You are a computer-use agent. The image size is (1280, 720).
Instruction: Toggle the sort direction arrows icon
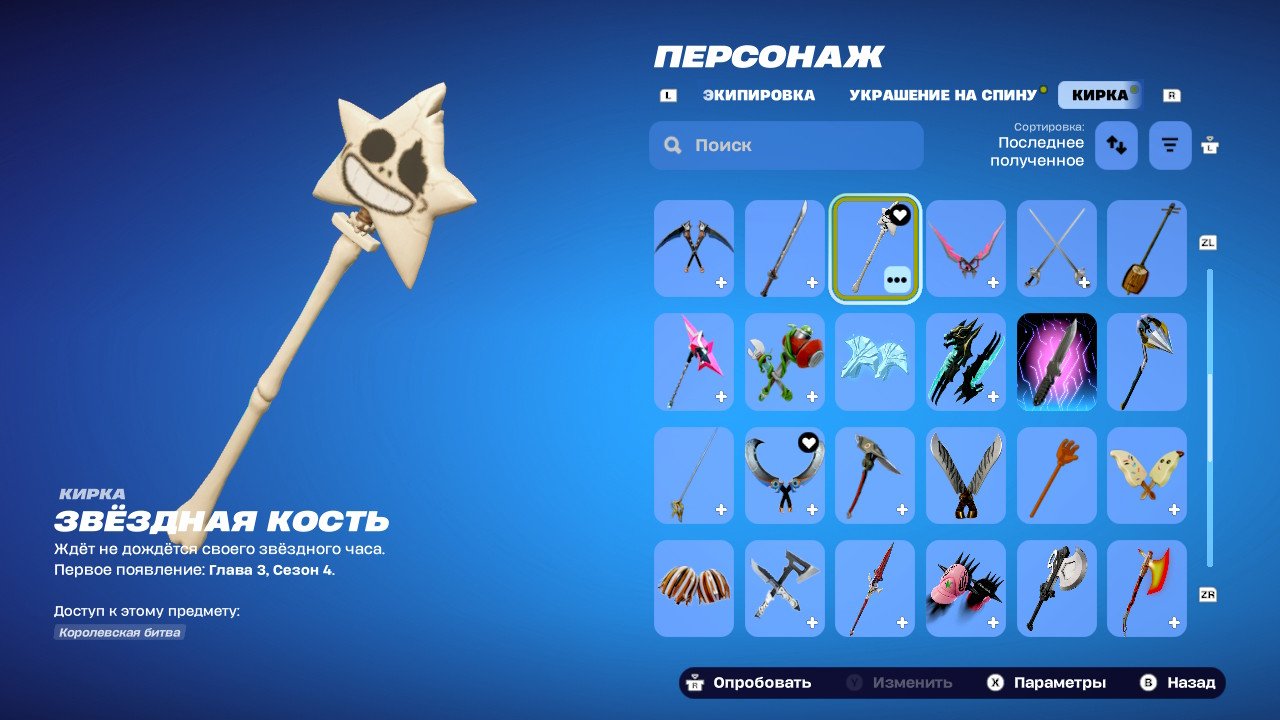(1116, 145)
